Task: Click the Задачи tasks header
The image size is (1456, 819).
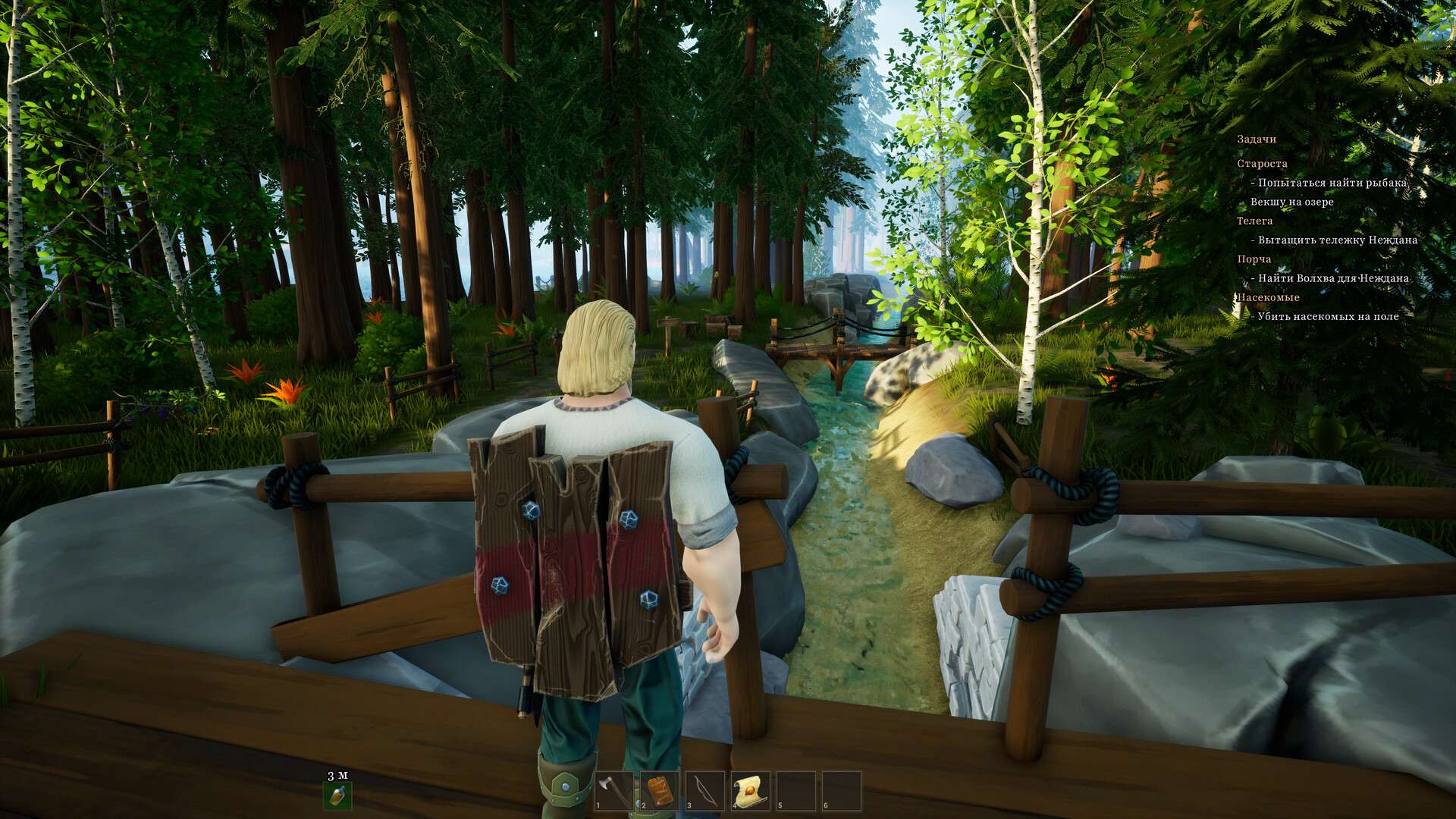Action: [x=1257, y=140]
